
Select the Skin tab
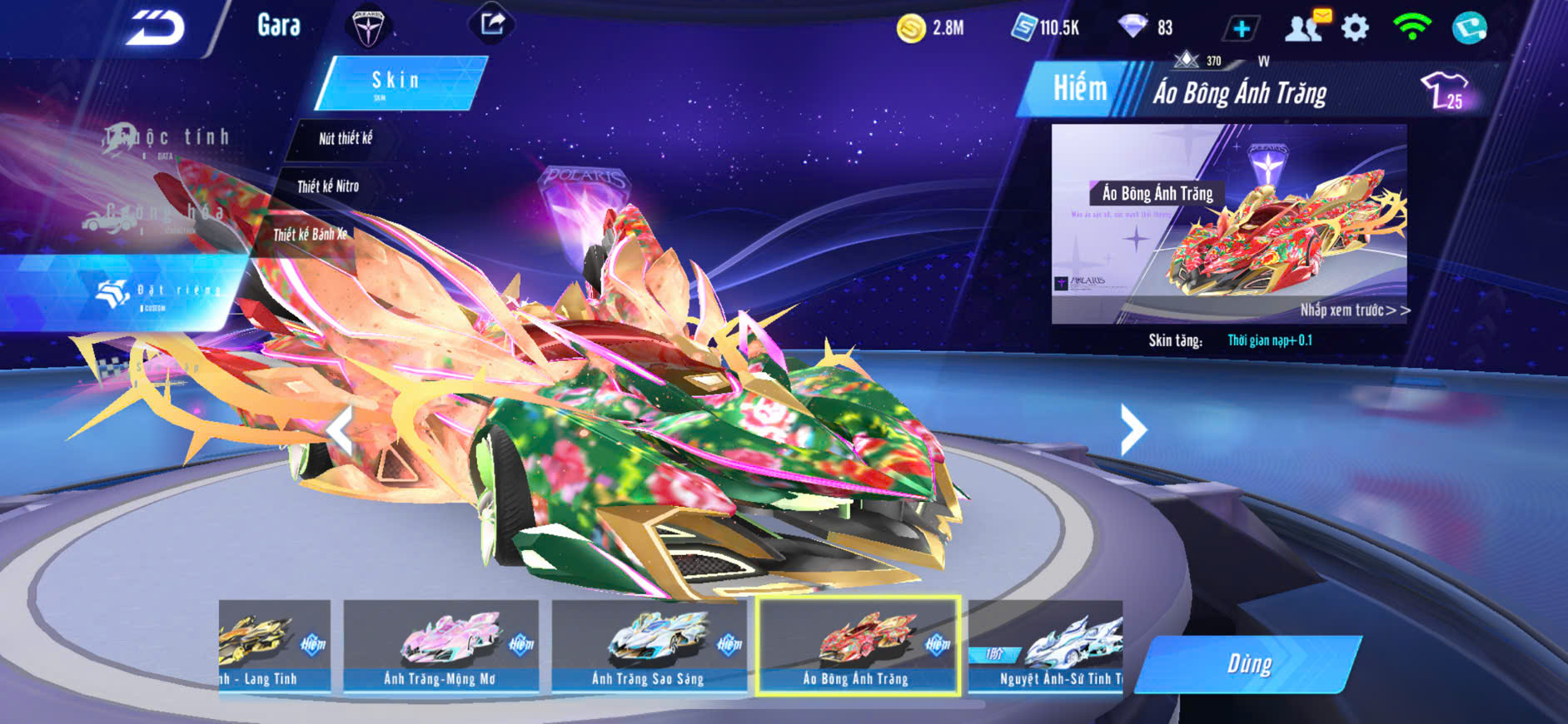[x=397, y=82]
